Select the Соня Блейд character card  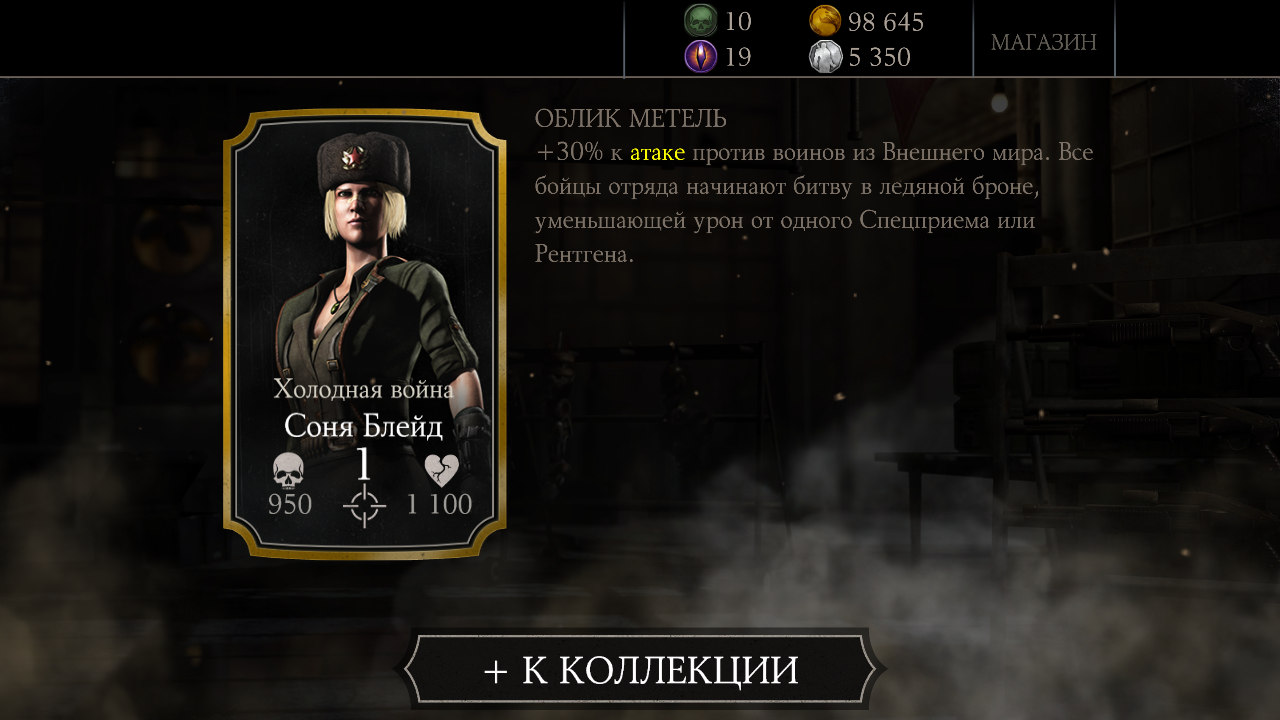point(364,332)
